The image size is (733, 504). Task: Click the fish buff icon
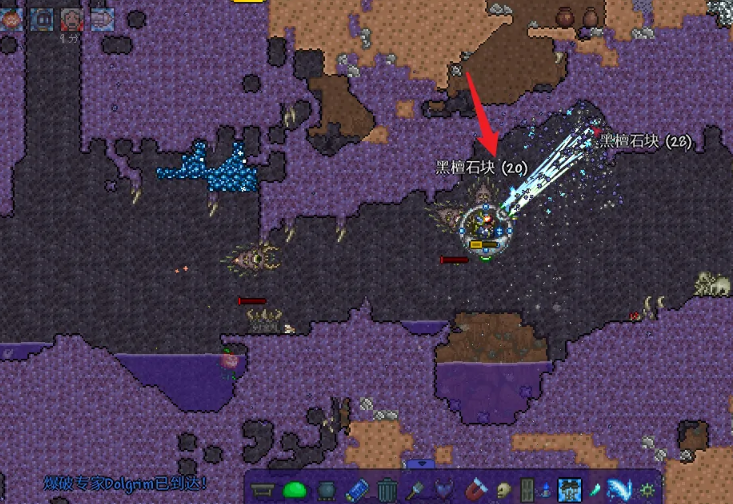[x=102, y=19]
